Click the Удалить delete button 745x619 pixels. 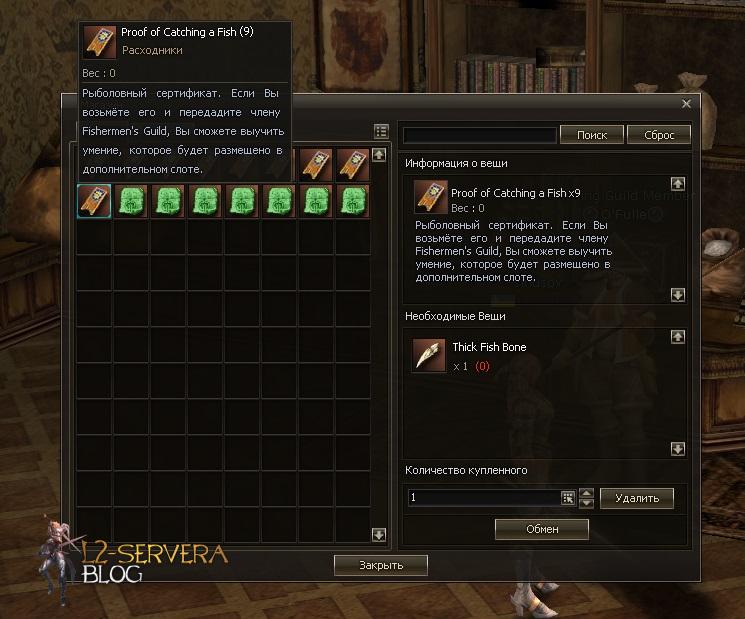[x=637, y=497]
